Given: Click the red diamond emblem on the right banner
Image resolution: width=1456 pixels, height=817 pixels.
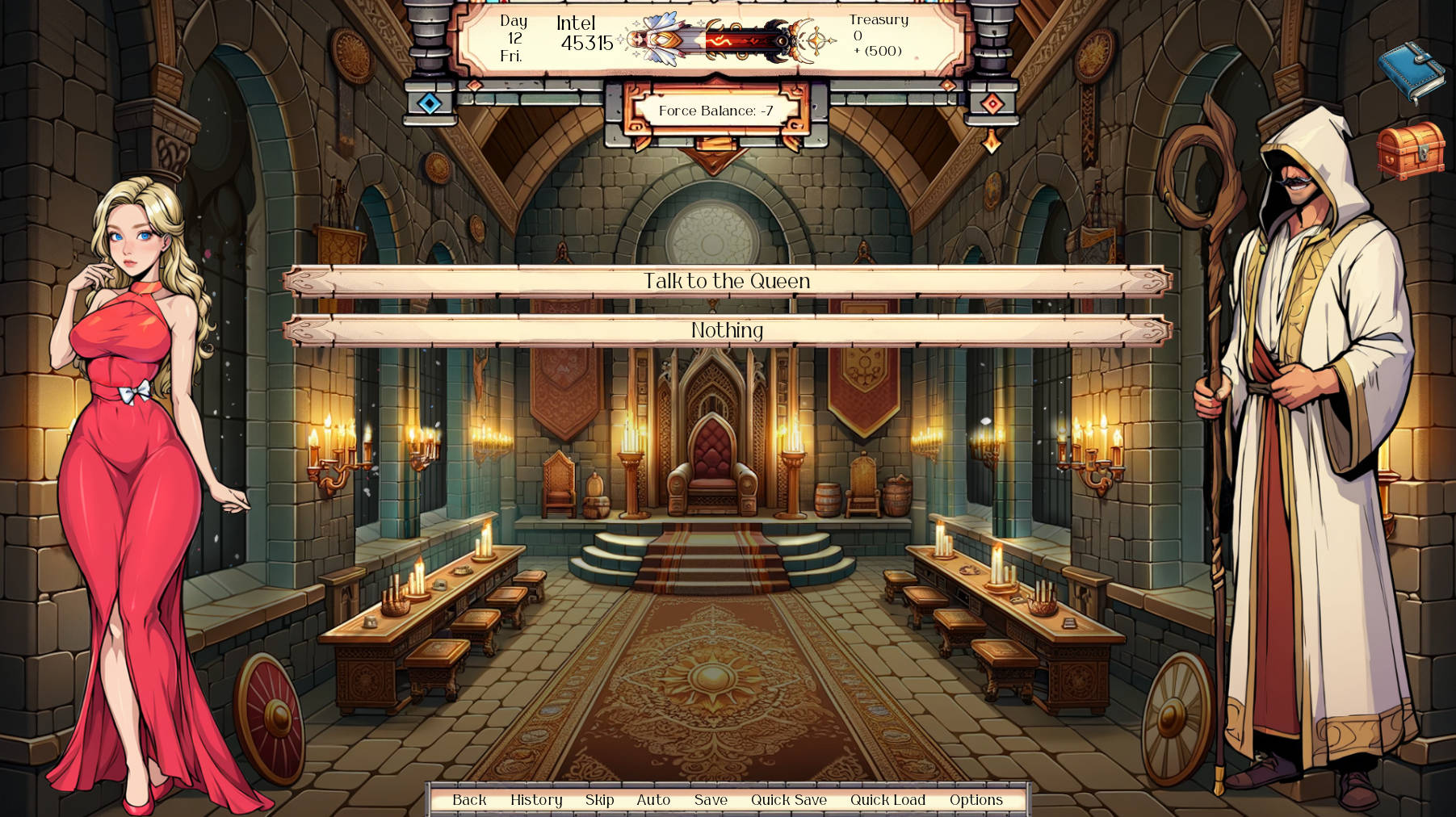Looking at the screenshot, I should pyautogui.click(x=991, y=102).
